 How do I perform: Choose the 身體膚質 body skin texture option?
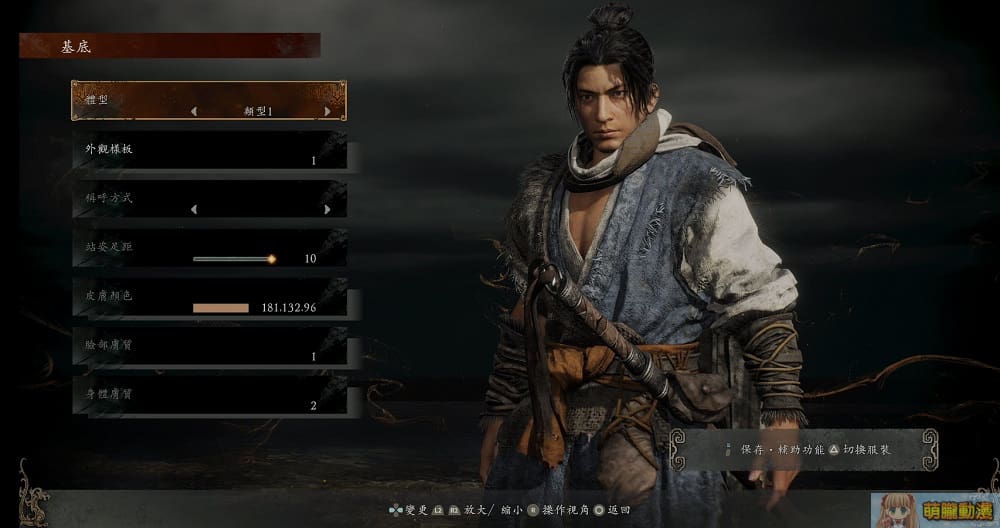tap(209, 395)
